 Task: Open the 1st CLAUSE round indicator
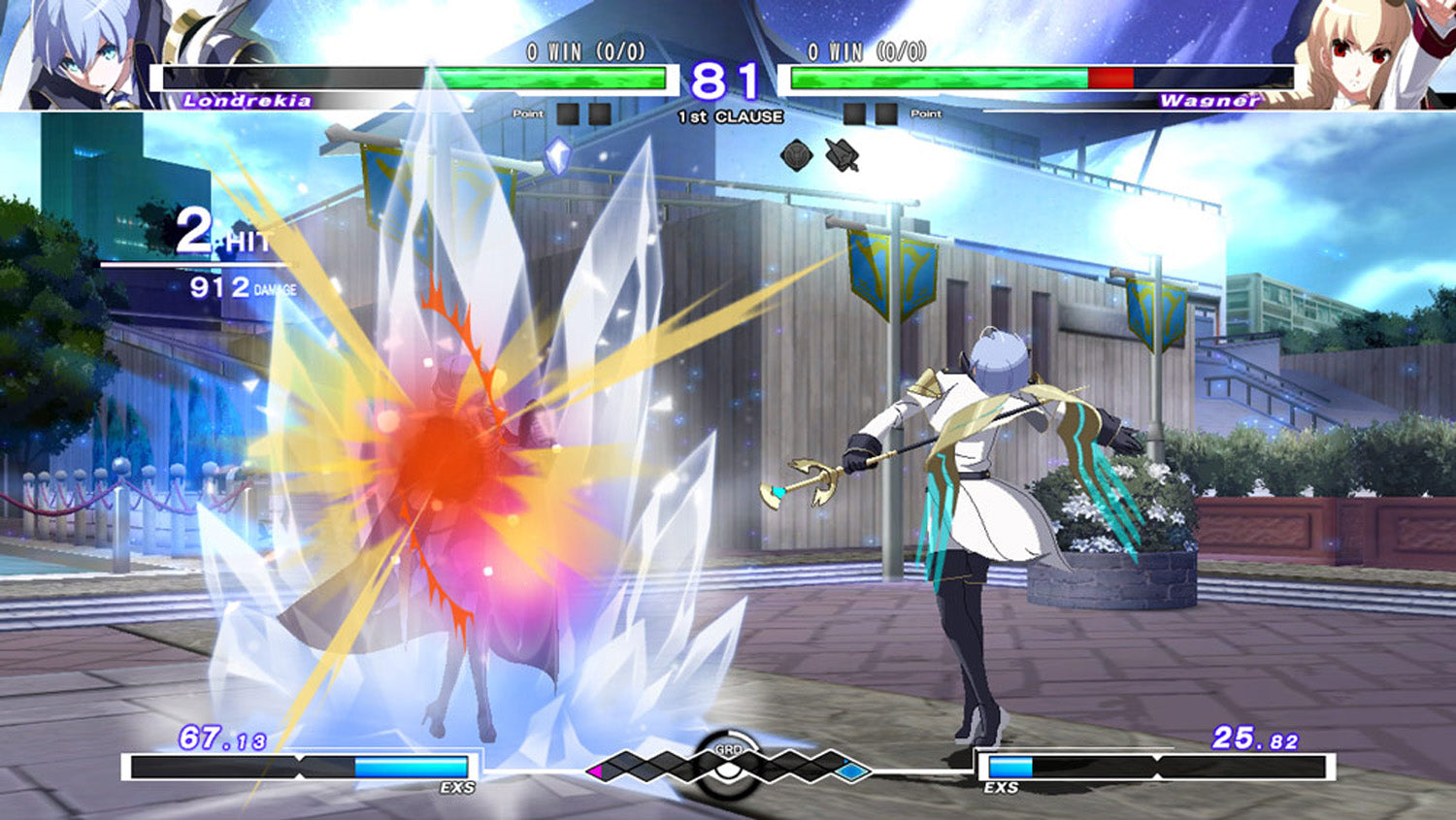pyautogui.click(x=728, y=117)
